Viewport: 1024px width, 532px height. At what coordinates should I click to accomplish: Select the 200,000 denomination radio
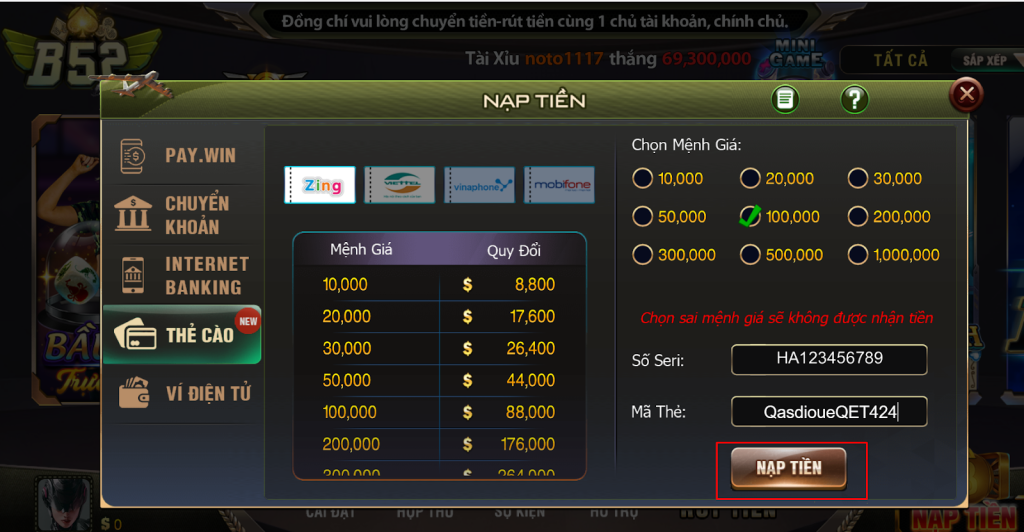coord(858,217)
